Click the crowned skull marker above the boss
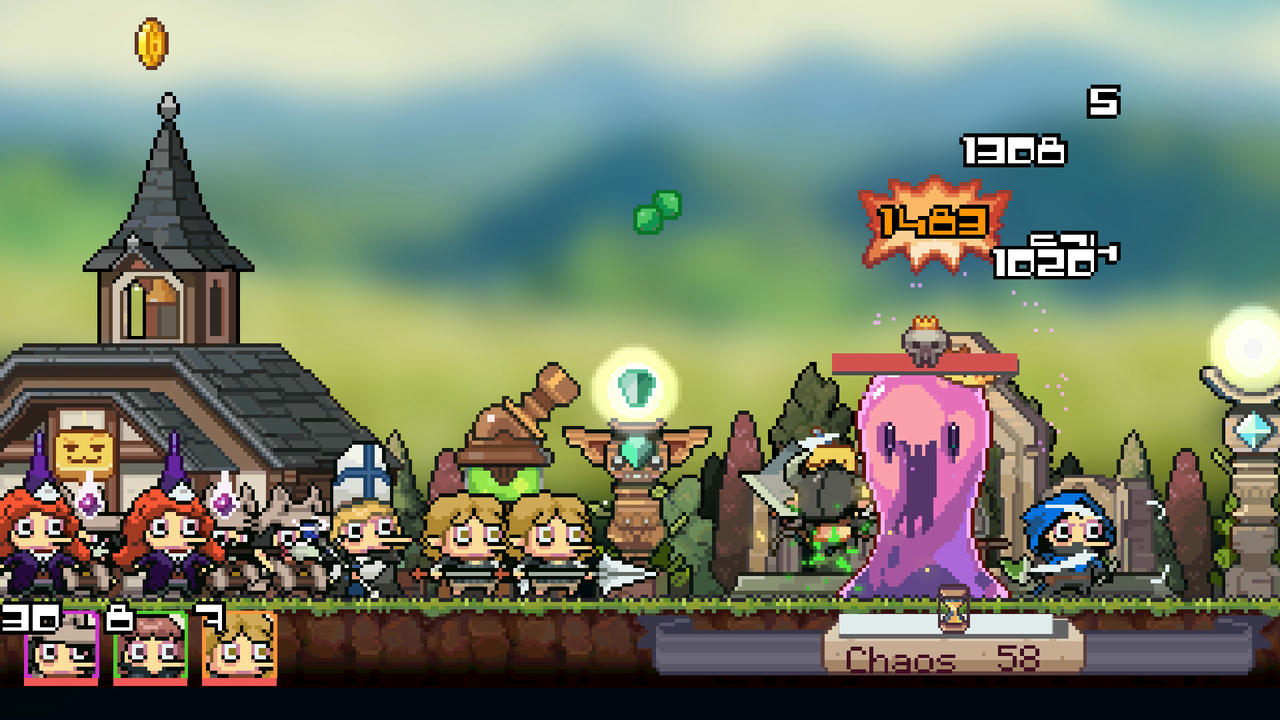 tap(924, 339)
